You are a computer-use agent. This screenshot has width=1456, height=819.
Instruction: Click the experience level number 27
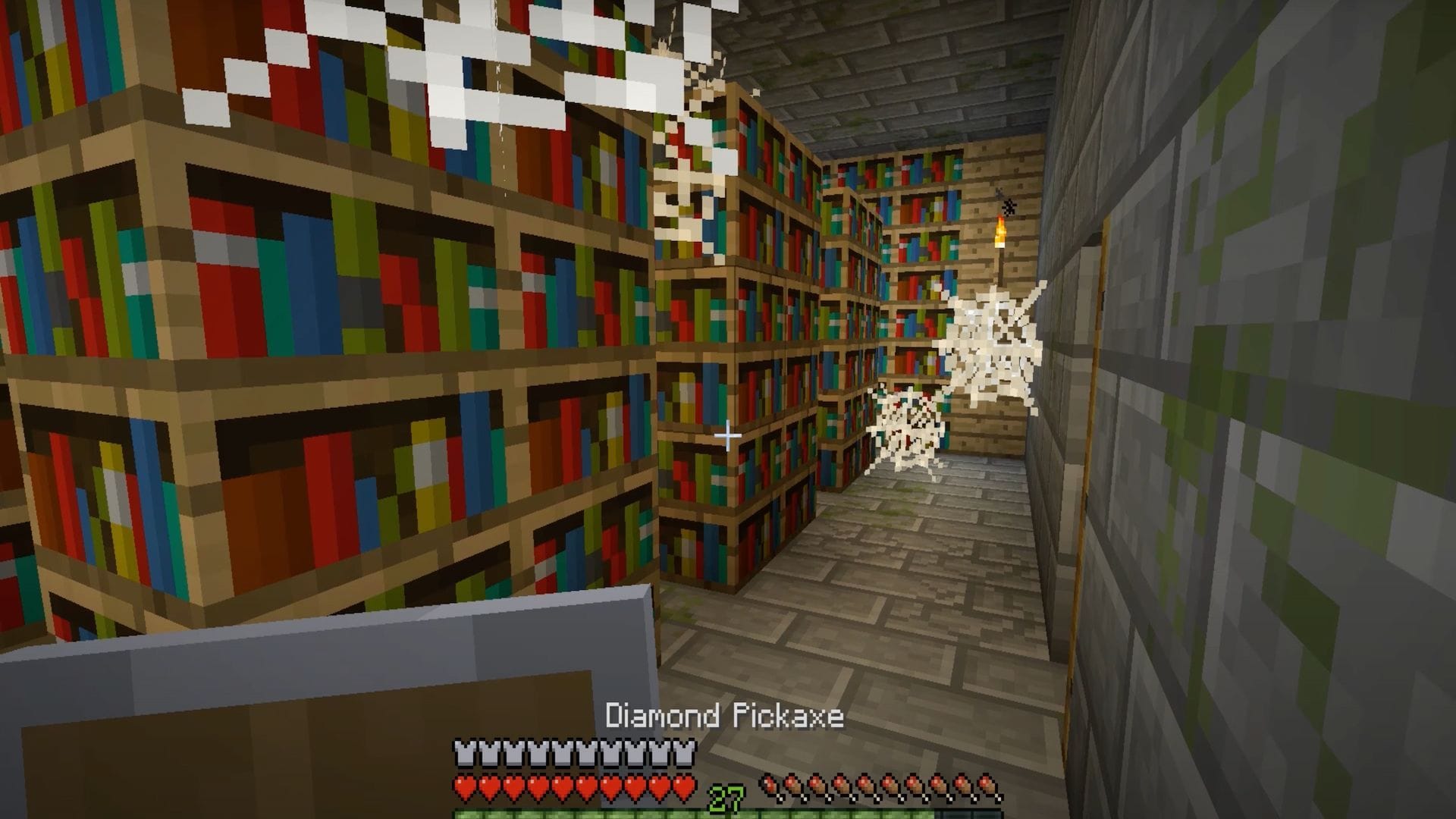726,796
